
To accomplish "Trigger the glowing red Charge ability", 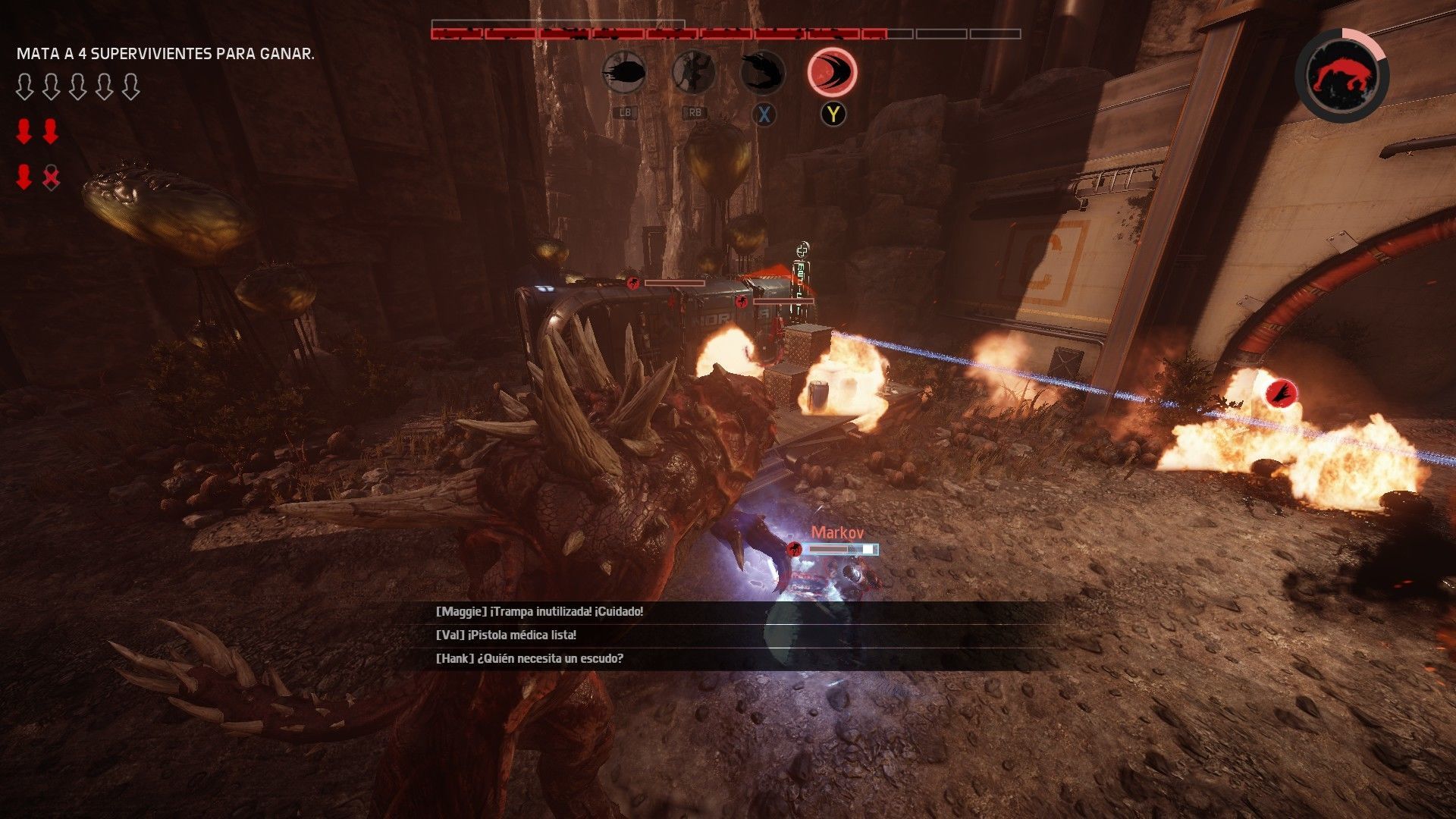I will pyautogui.click(x=832, y=73).
